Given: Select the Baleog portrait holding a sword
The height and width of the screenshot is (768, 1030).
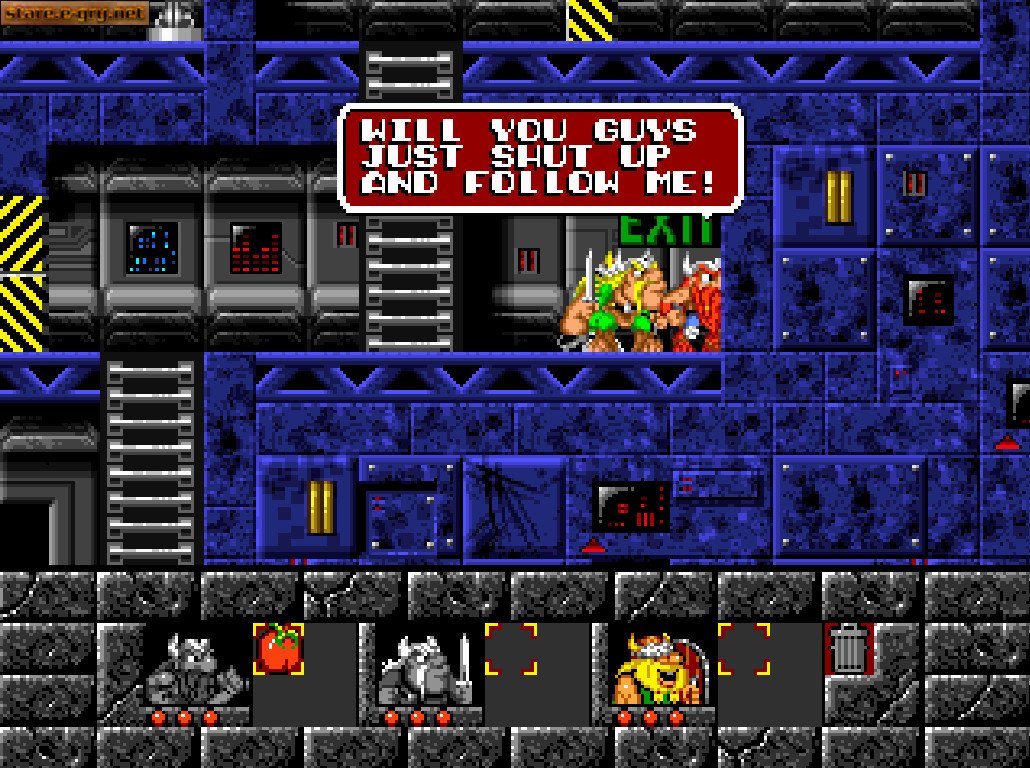Looking at the screenshot, I should click(x=426, y=668).
